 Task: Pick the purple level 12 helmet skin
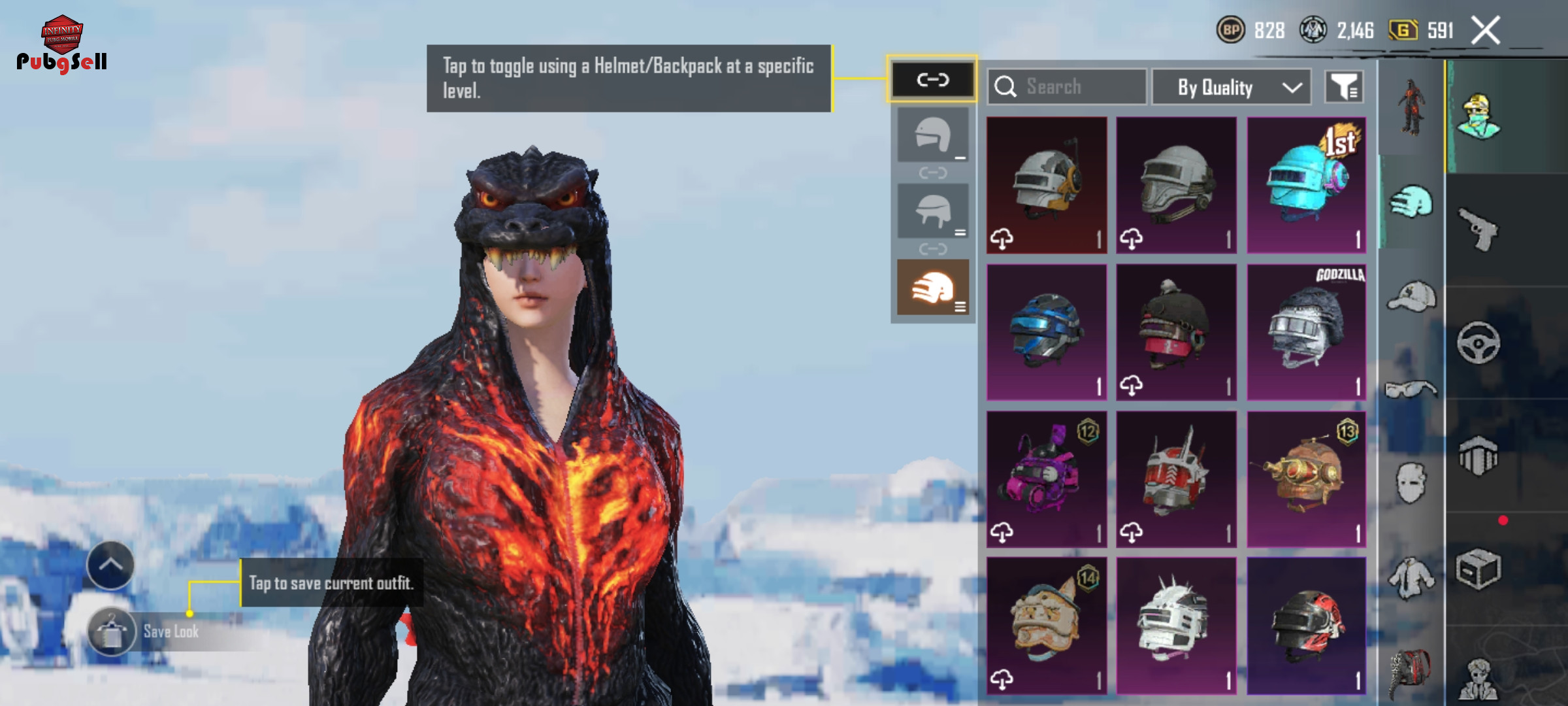[x=1047, y=479]
